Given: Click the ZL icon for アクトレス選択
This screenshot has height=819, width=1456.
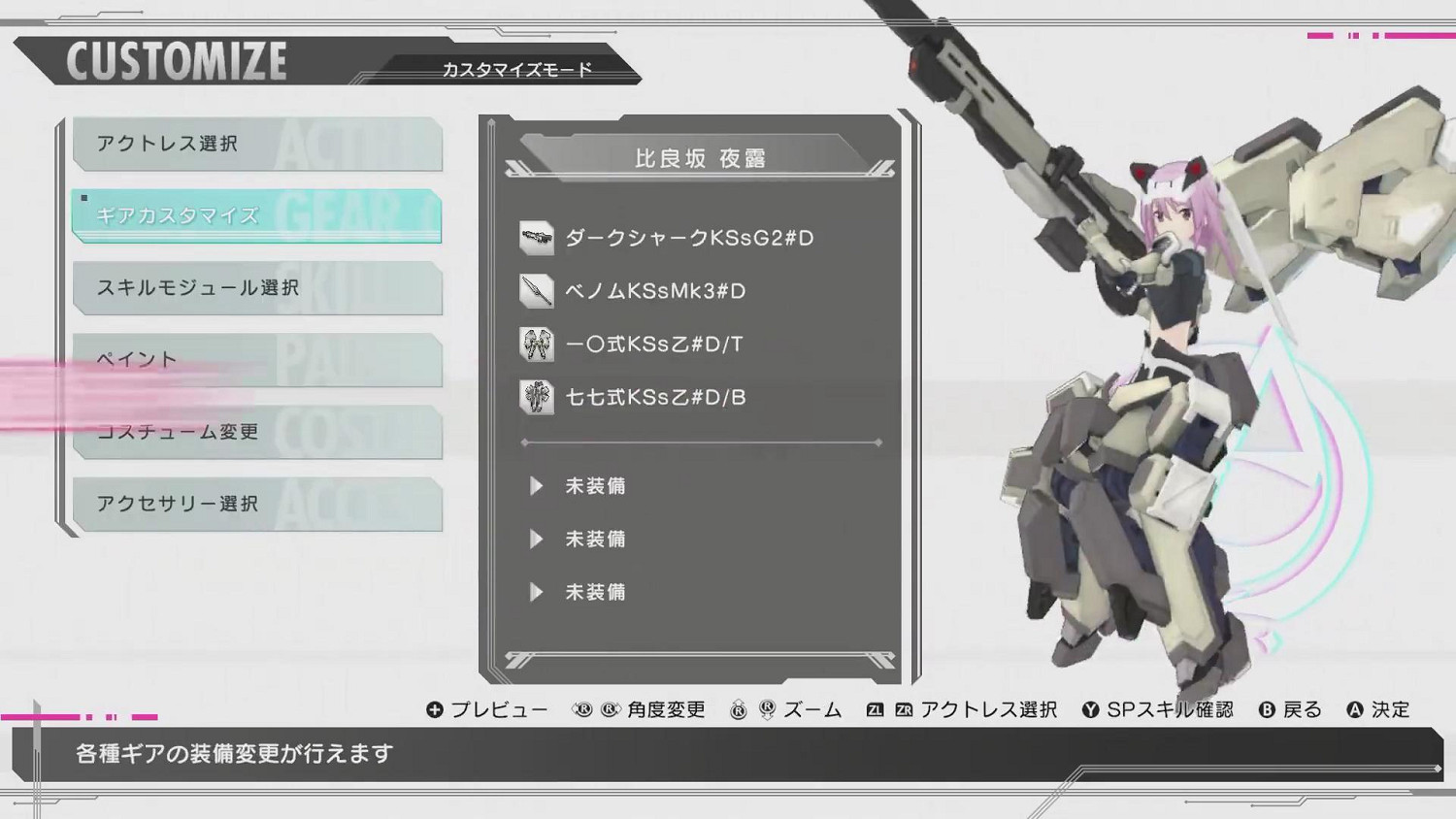Looking at the screenshot, I should 877,709.
